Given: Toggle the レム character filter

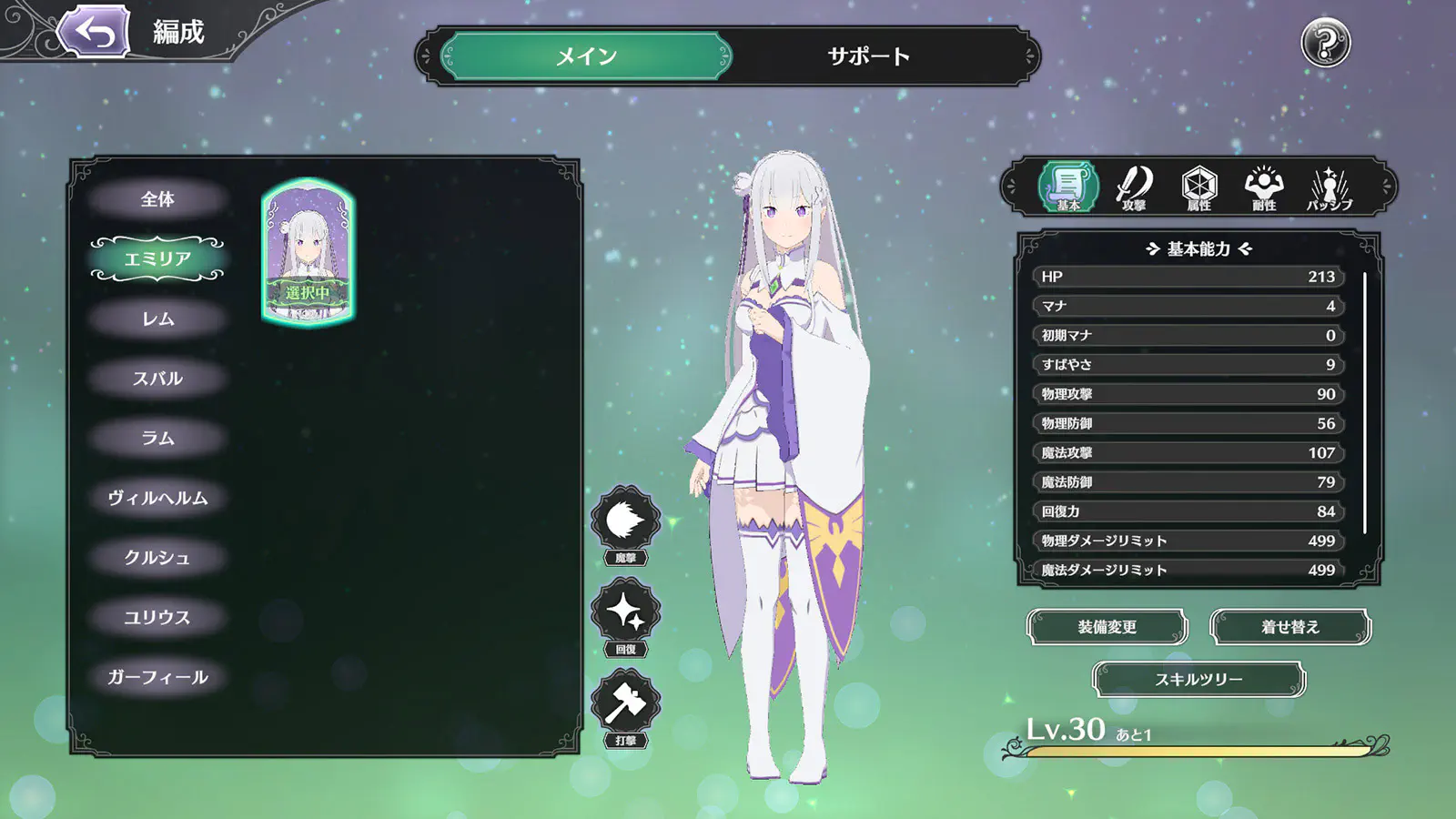Looking at the screenshot, I should [x=159, y=318].
